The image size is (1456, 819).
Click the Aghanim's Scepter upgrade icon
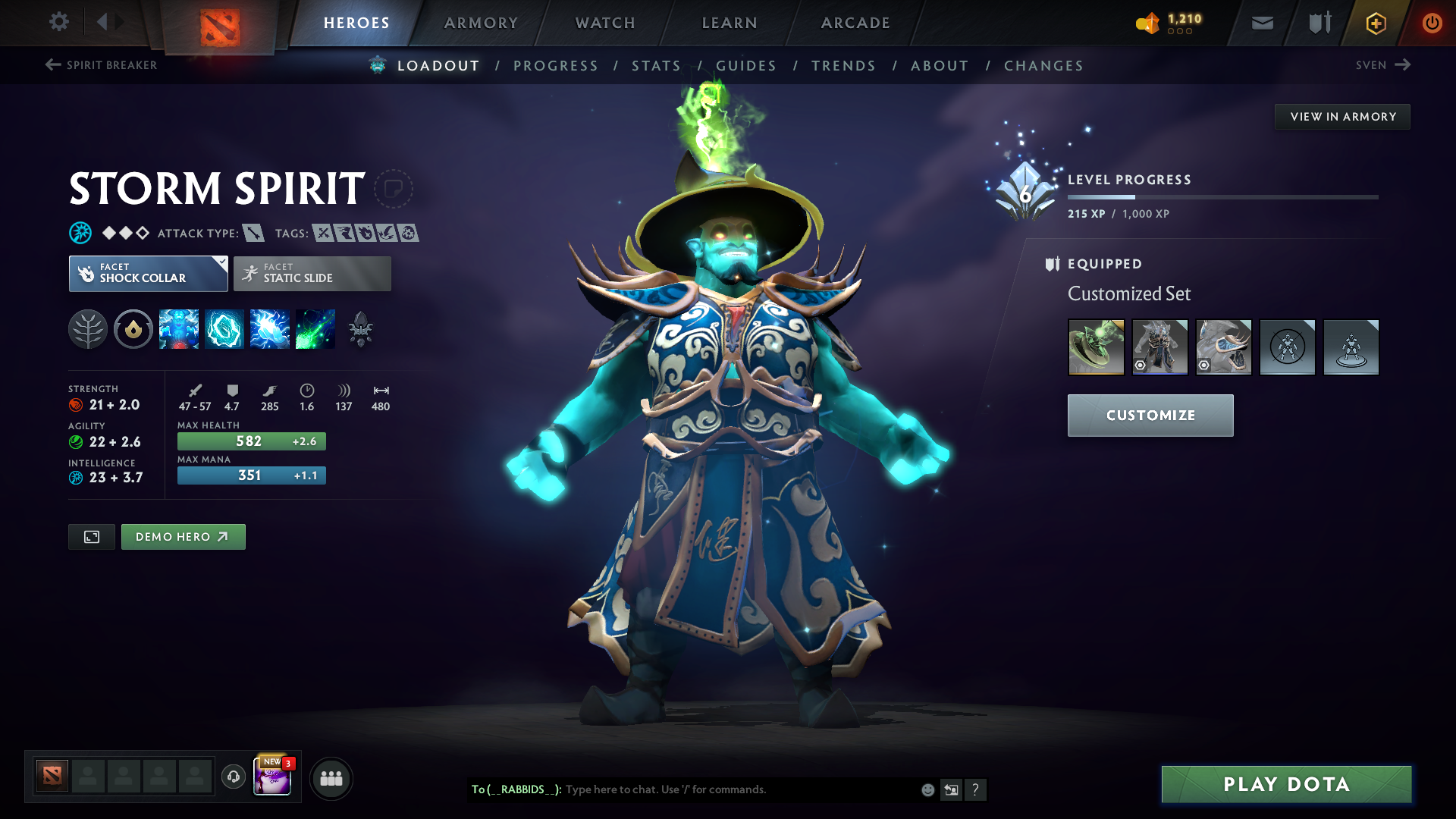(x=361, y=328)
